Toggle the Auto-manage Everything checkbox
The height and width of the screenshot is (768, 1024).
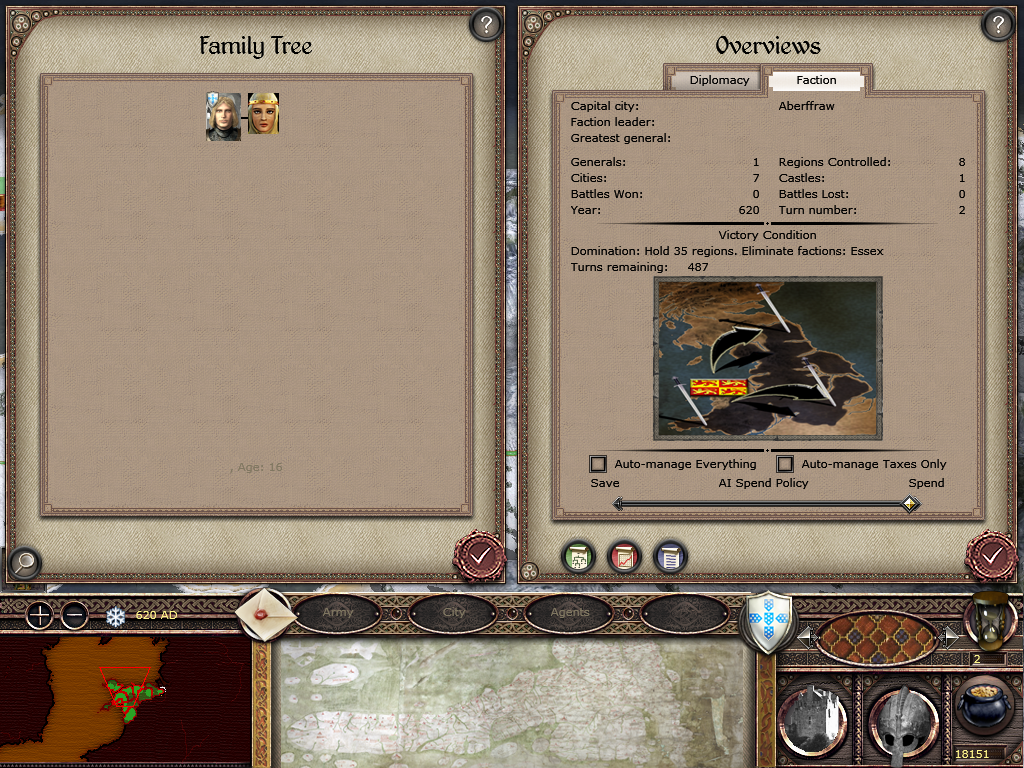(598, 464)
